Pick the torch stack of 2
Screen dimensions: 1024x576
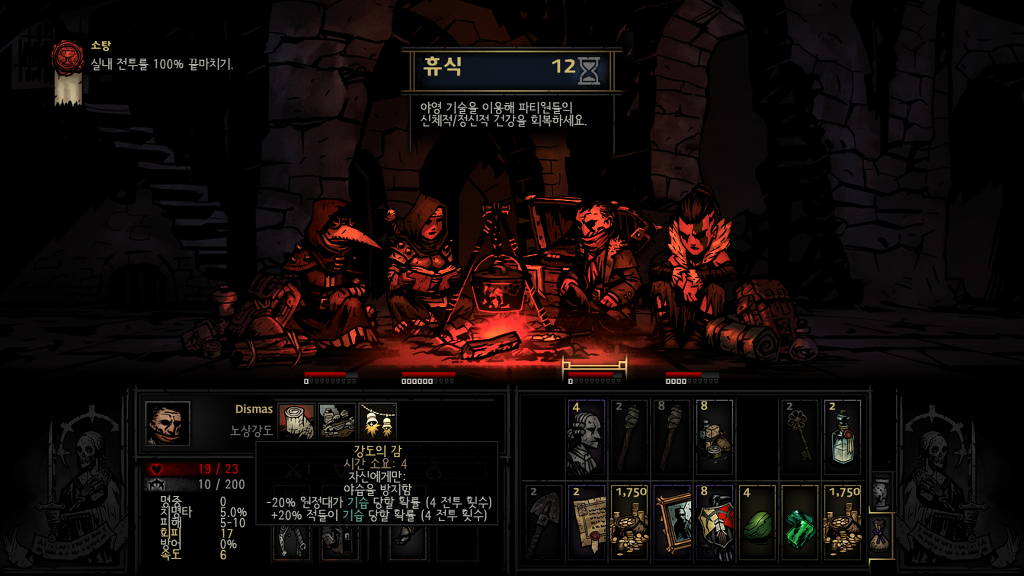(x=629, y=438)
